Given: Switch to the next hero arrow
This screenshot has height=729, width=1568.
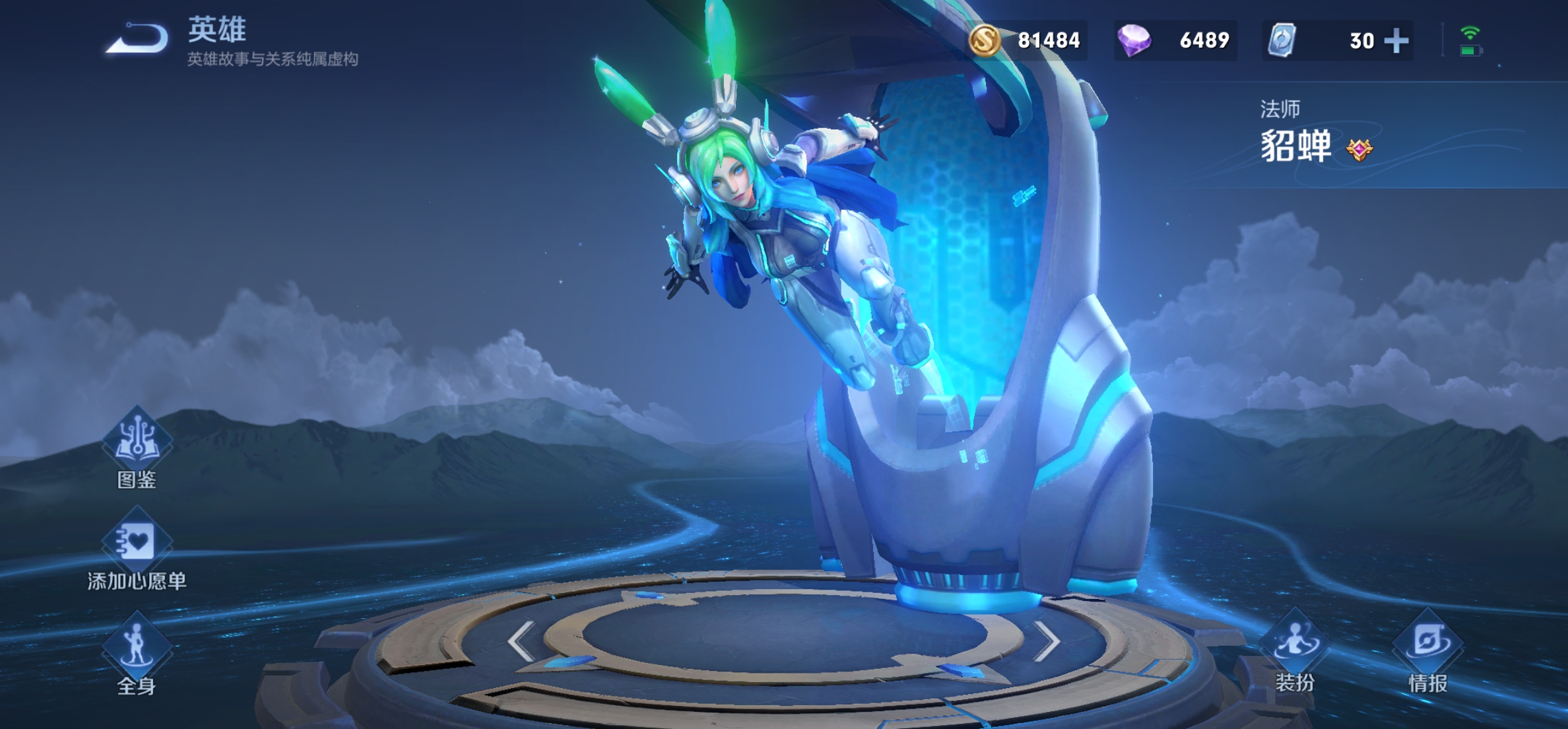Looking at the screenshot, I should [1046, 641].
